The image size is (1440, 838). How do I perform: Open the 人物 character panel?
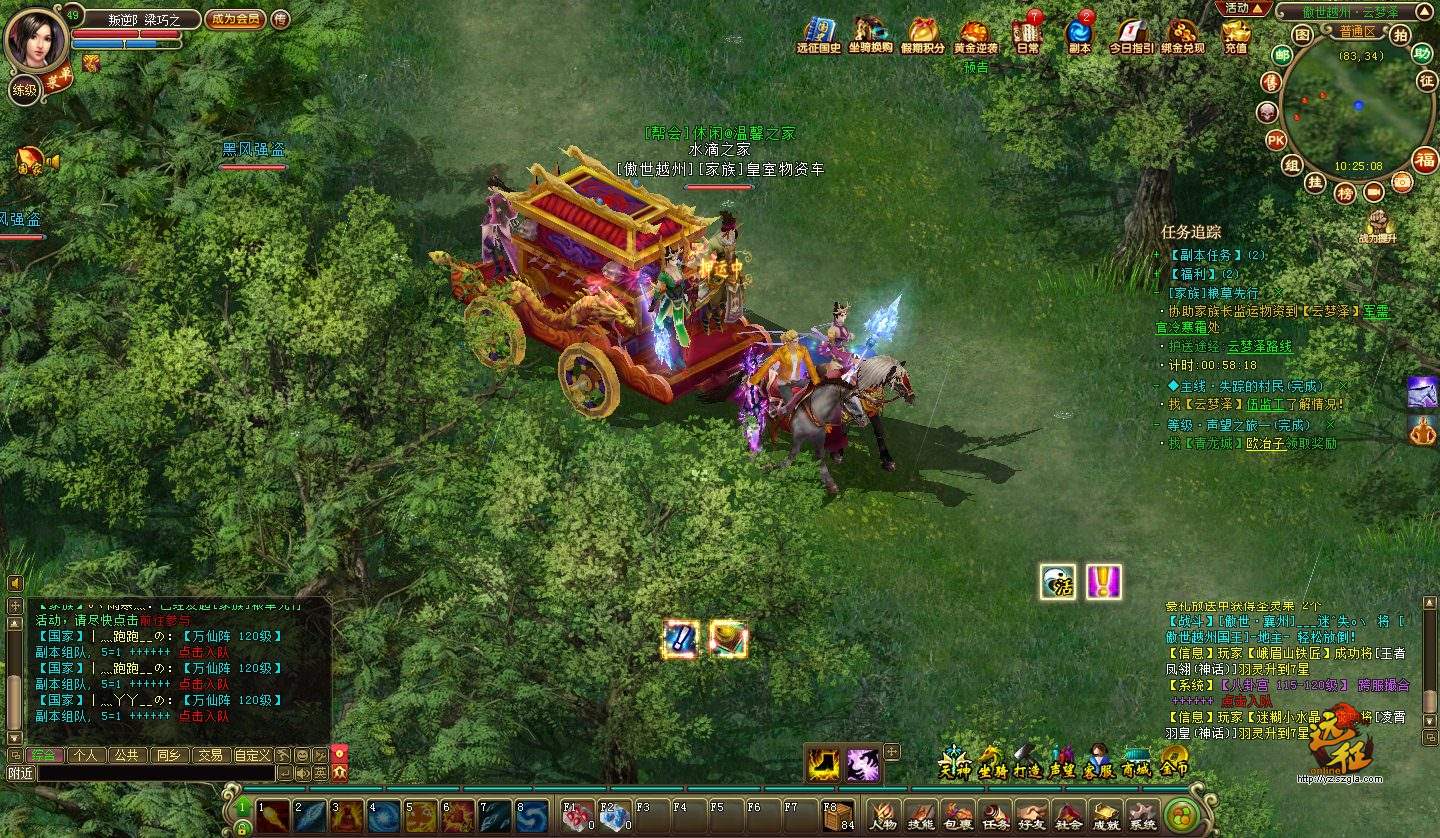pos(883,816)
